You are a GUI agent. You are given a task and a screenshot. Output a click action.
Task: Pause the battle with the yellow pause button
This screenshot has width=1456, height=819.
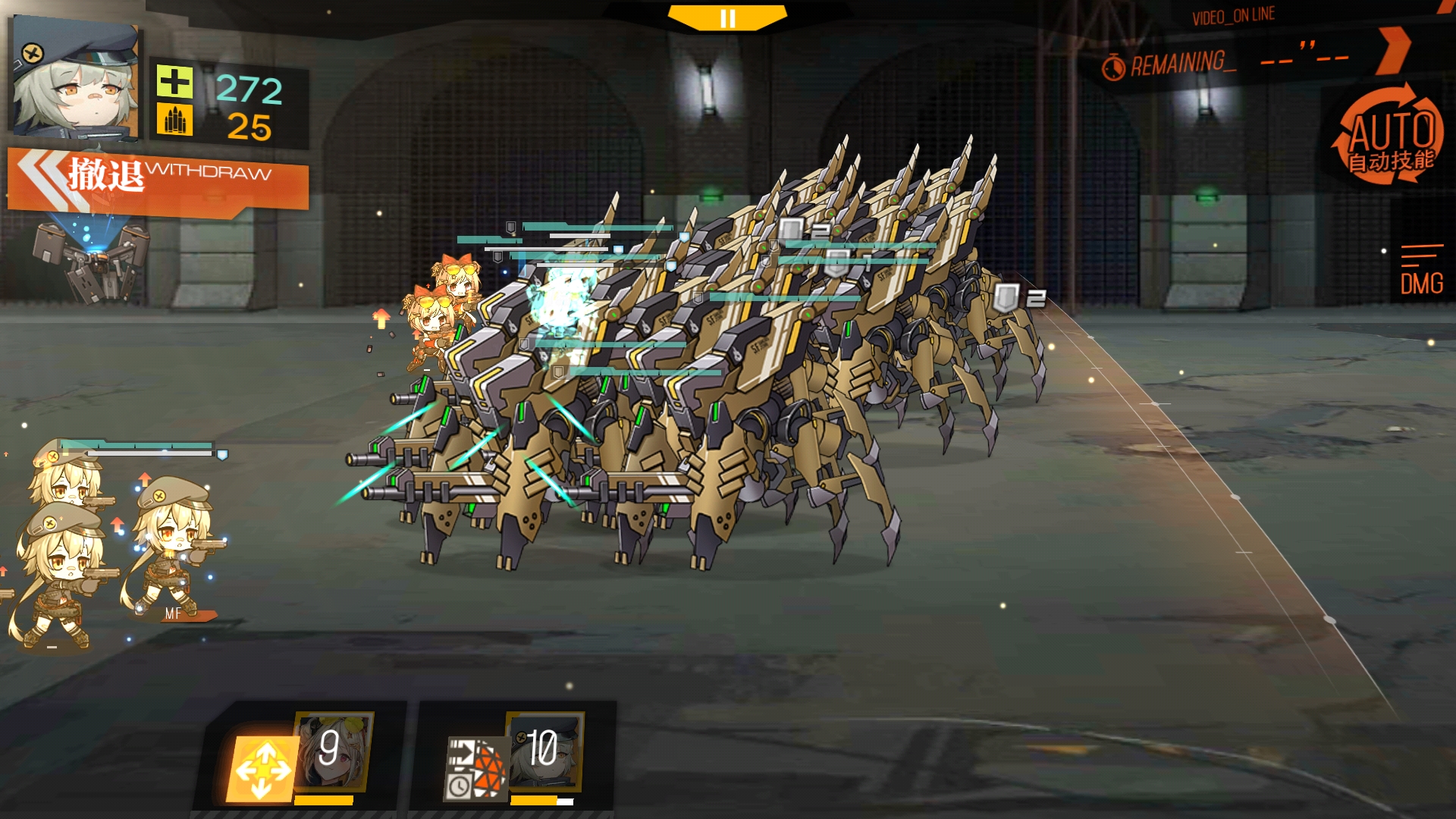point(727,18)
